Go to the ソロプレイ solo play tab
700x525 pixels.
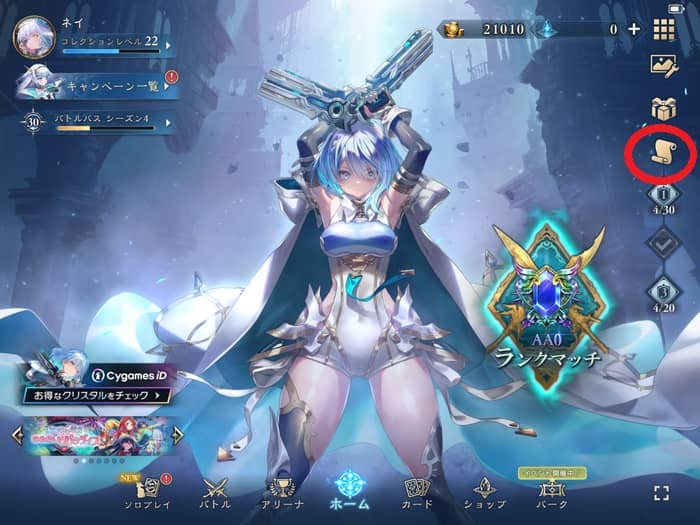148,491
